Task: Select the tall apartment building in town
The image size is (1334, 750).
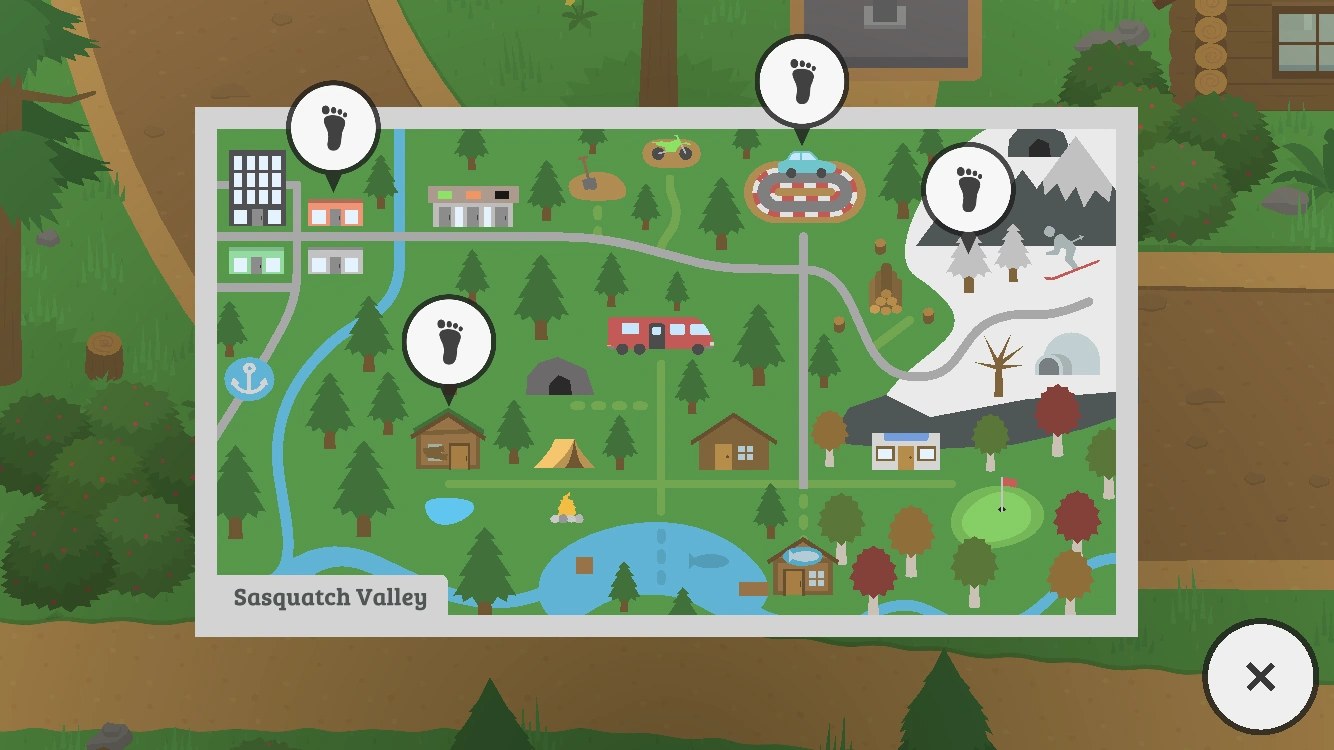Action: coord(256,190)
